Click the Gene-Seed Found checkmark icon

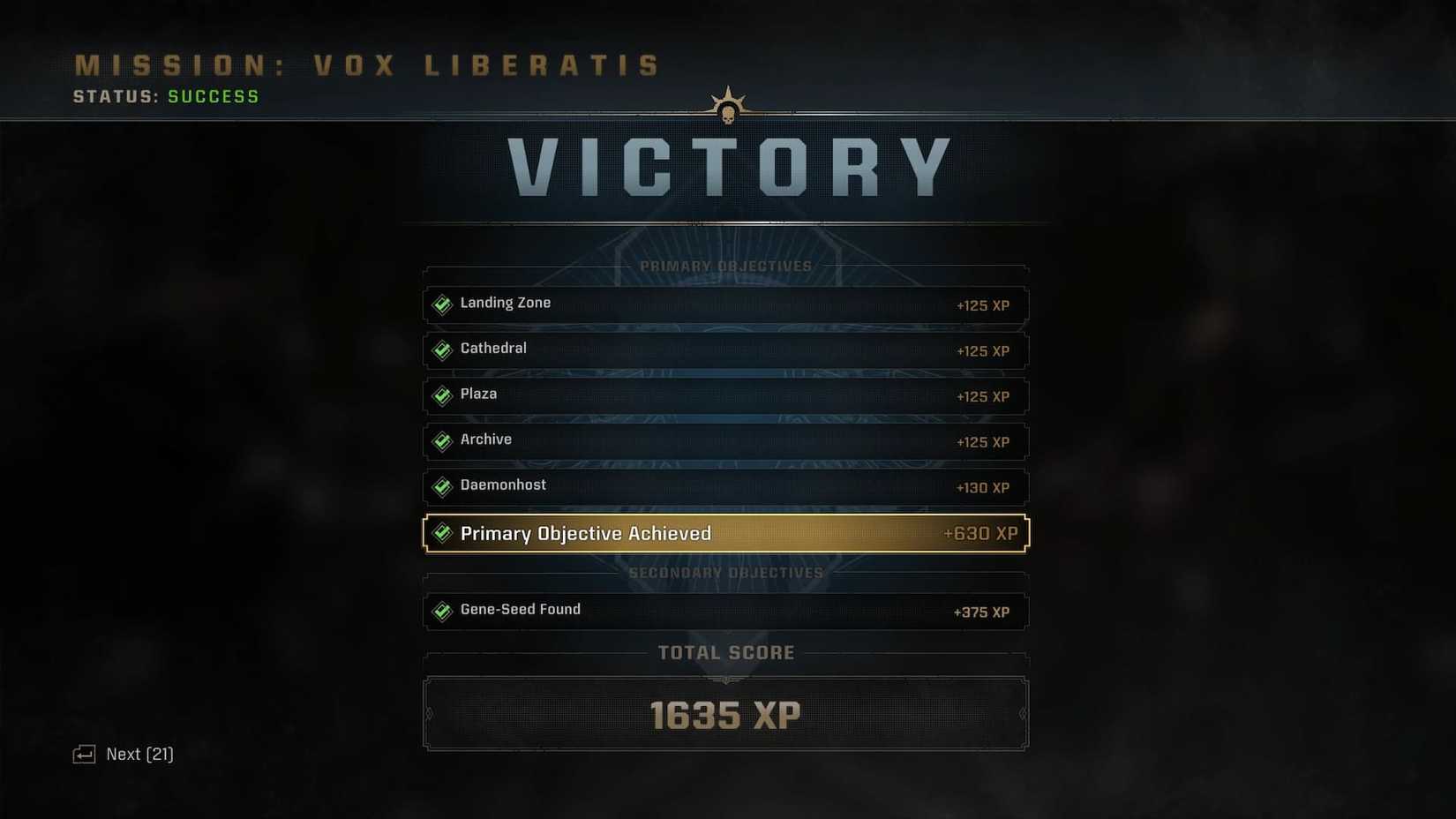pyautogui.click(x=441, y=611)
